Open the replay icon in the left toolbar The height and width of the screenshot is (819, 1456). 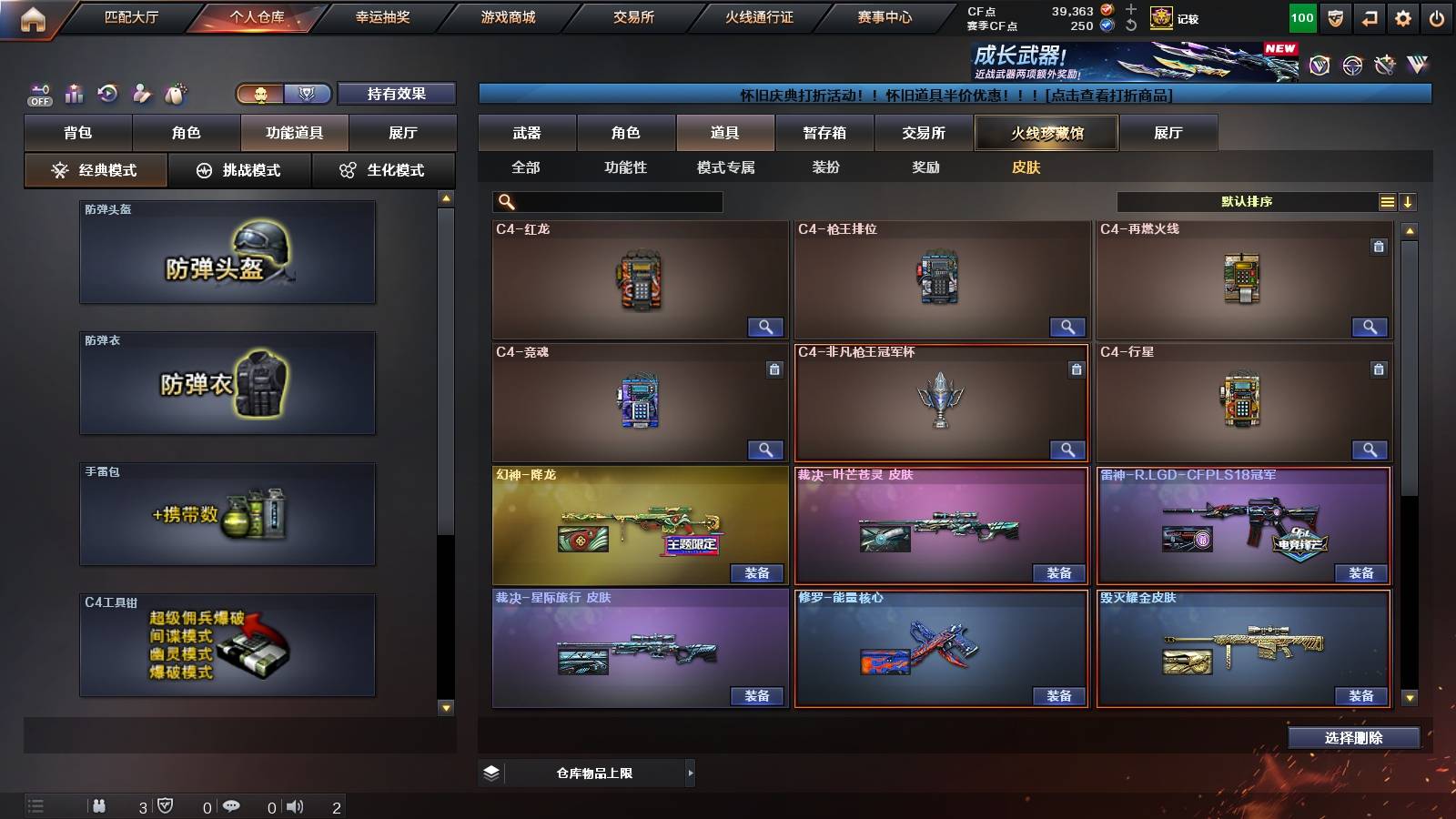click(109, 93)
